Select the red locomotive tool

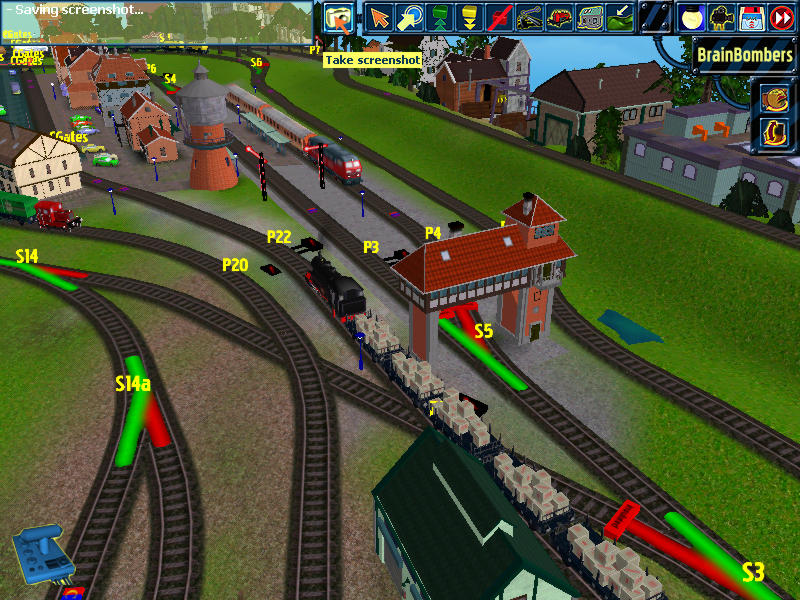560,18
